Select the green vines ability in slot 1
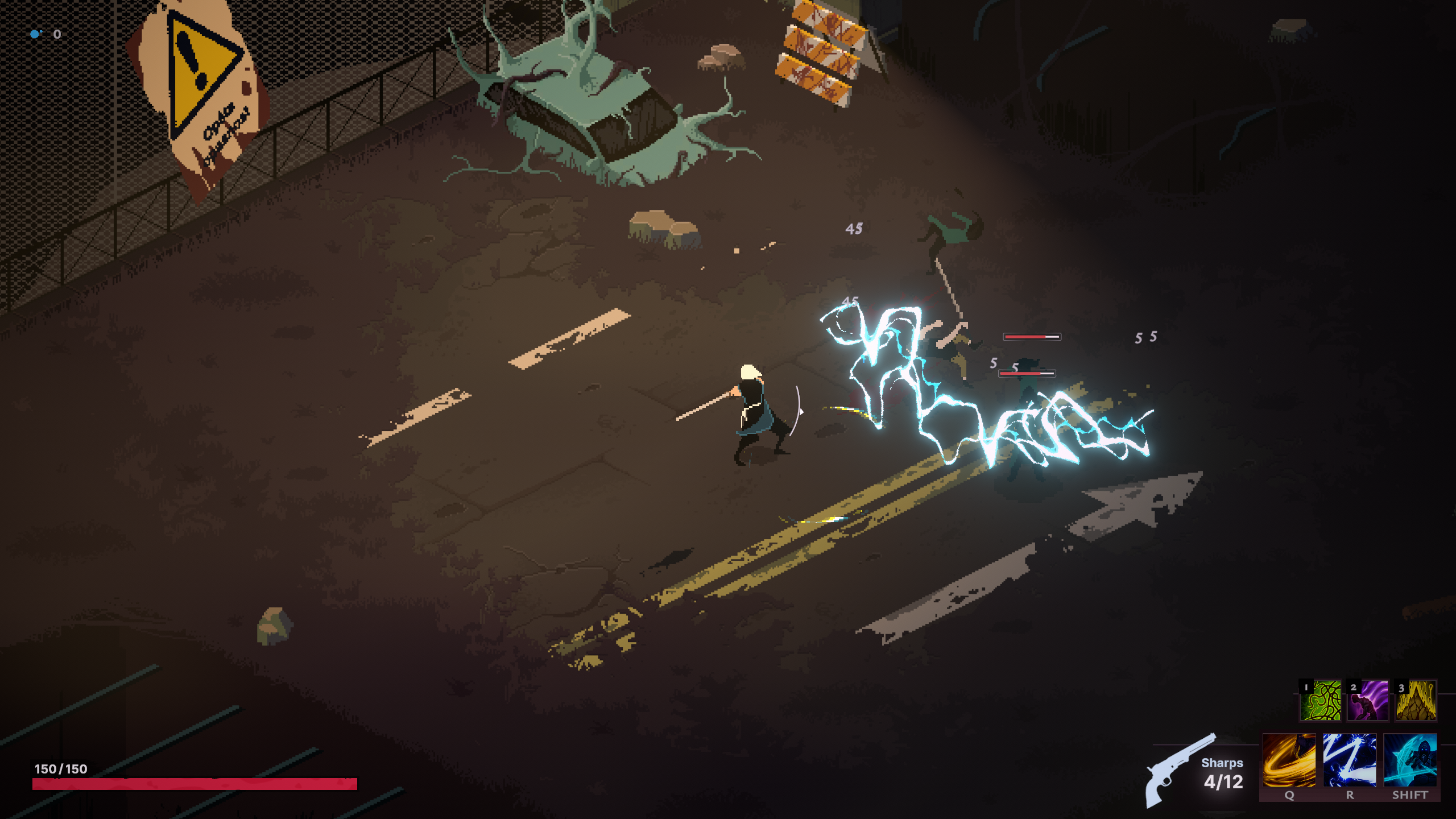Viewport: 1456px width, 819px height. [x=1320, y=701]
